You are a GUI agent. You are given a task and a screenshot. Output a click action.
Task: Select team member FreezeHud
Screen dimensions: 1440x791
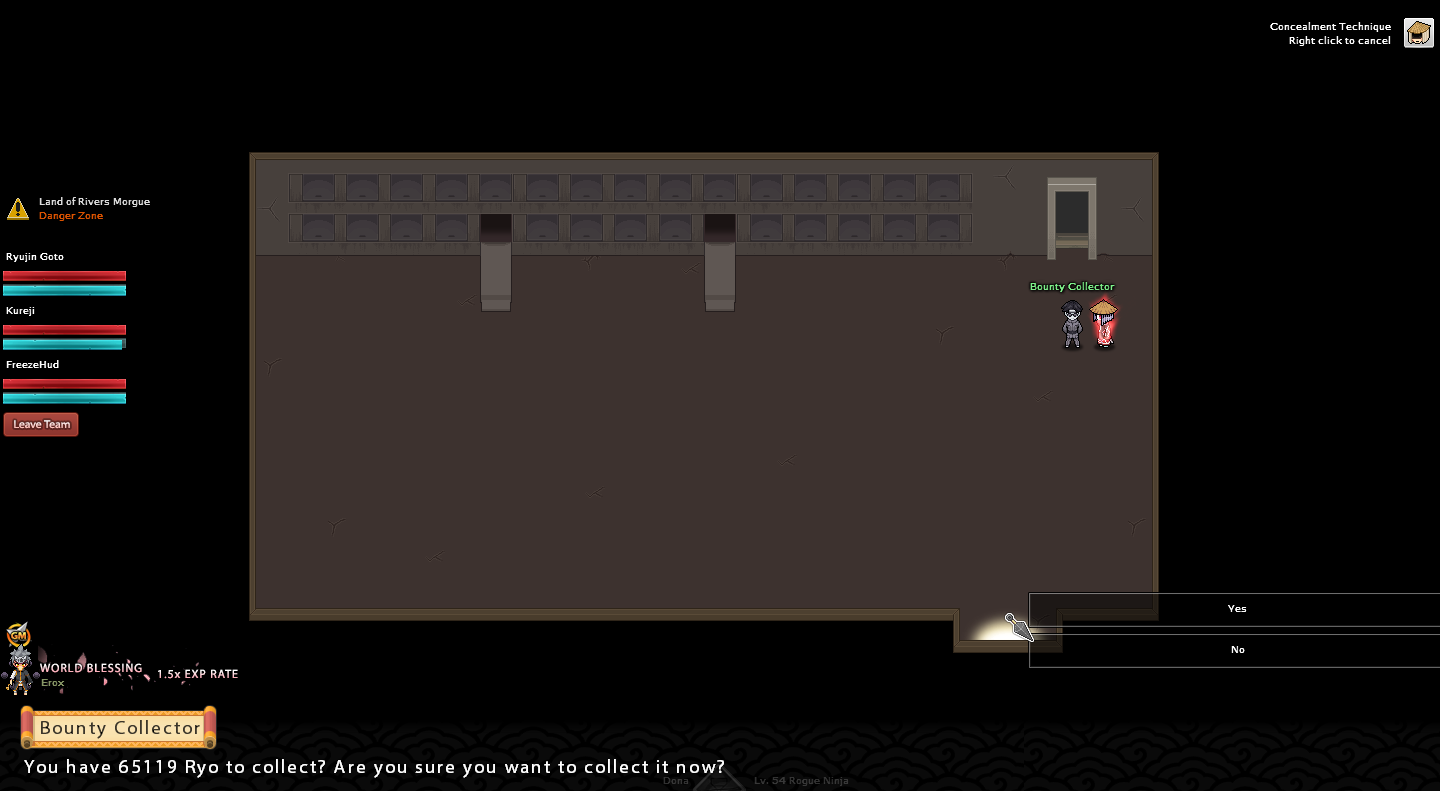click(x=33, y=365)
